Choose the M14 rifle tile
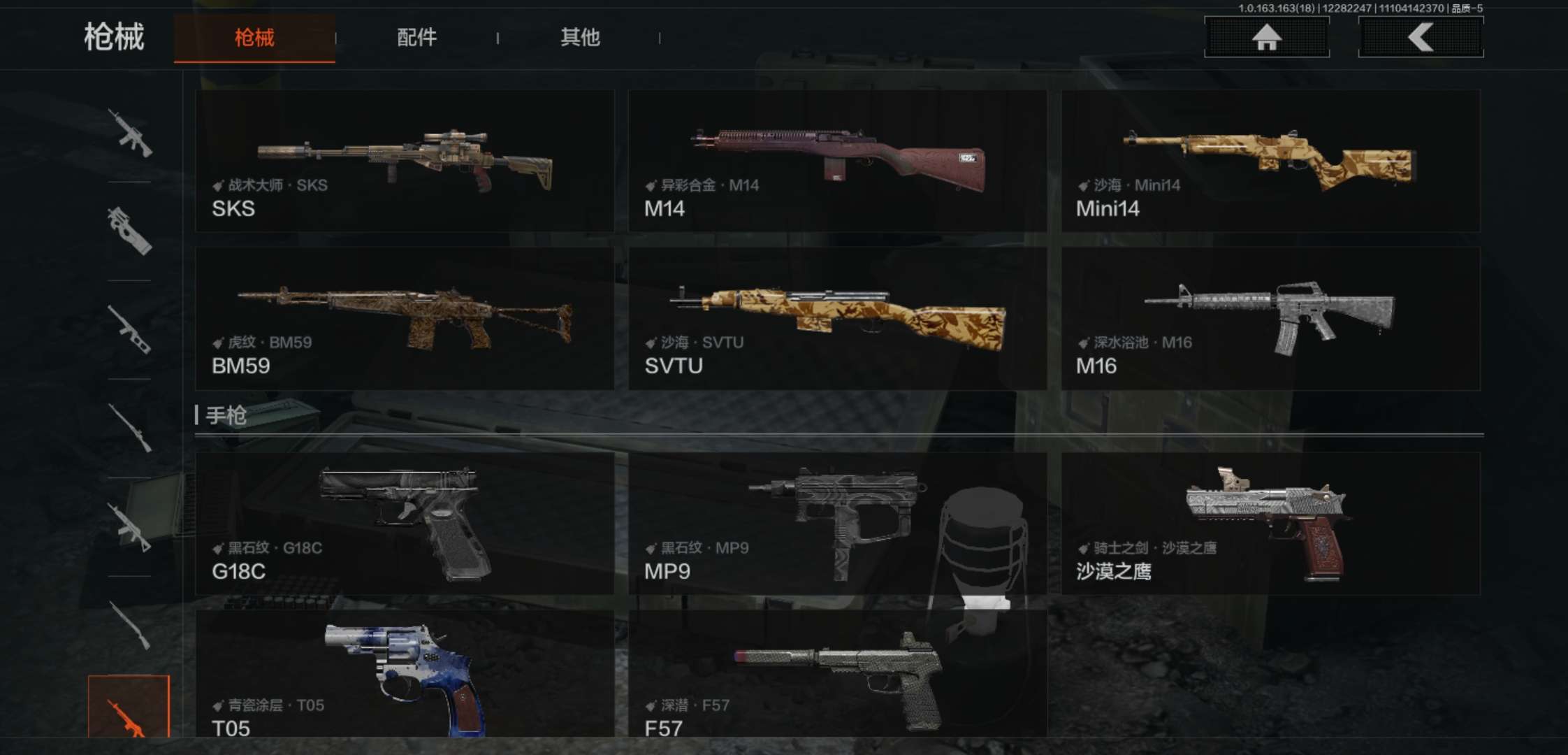This screenshot has height=755, width=1568. 837,161
